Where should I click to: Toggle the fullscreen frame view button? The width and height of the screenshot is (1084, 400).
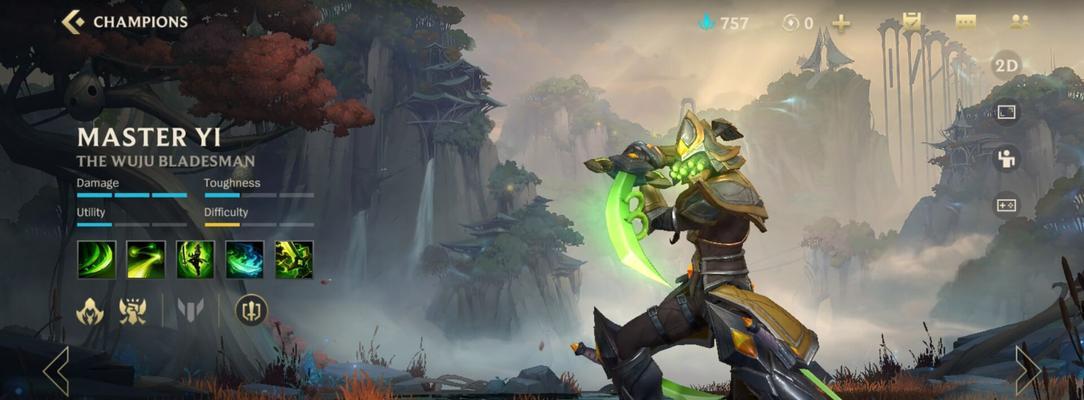point(1006,112)
